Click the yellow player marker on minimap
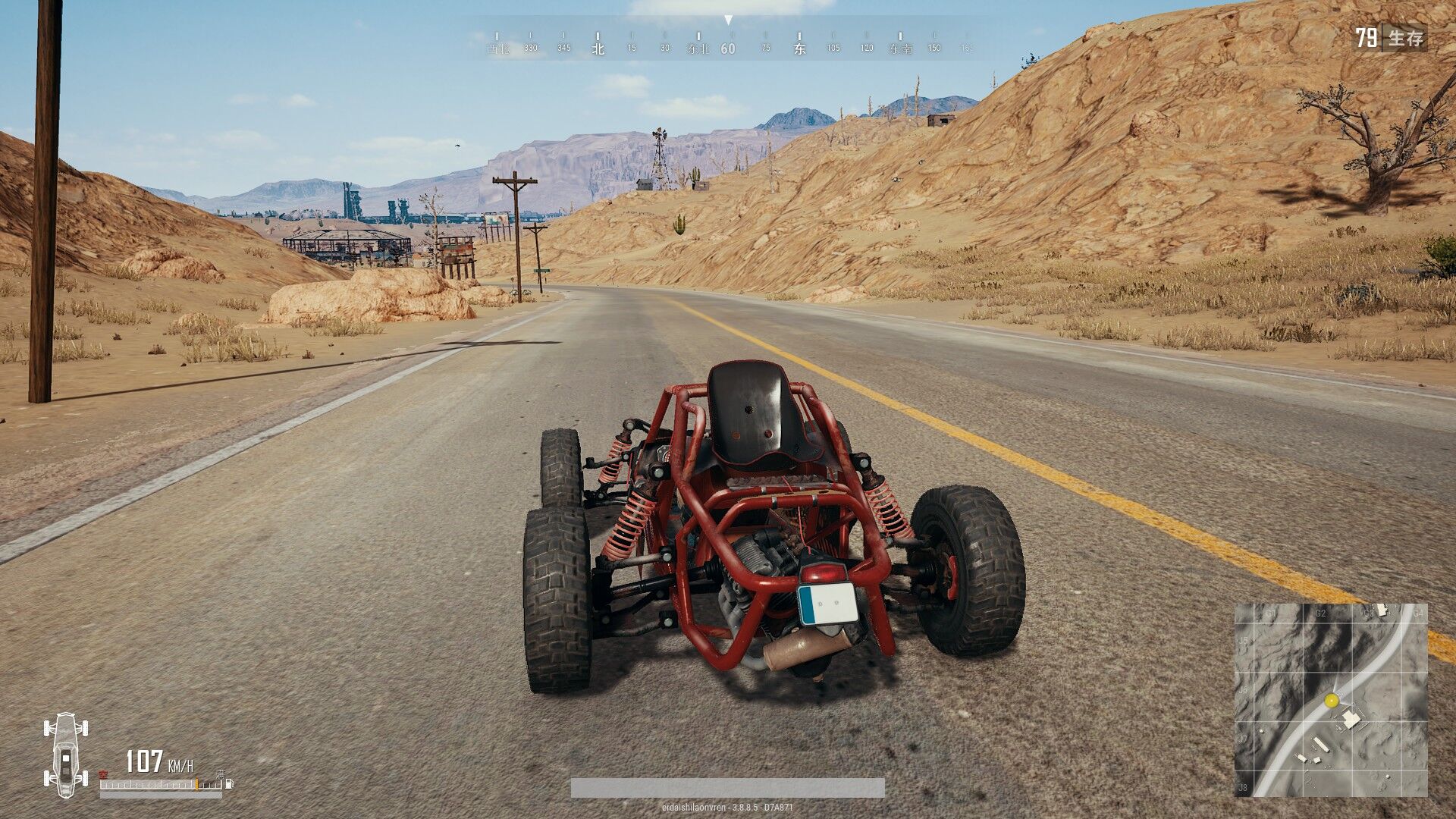Screen dimensions: 1456x819 pyautogui.click(x=1331, y=701)
